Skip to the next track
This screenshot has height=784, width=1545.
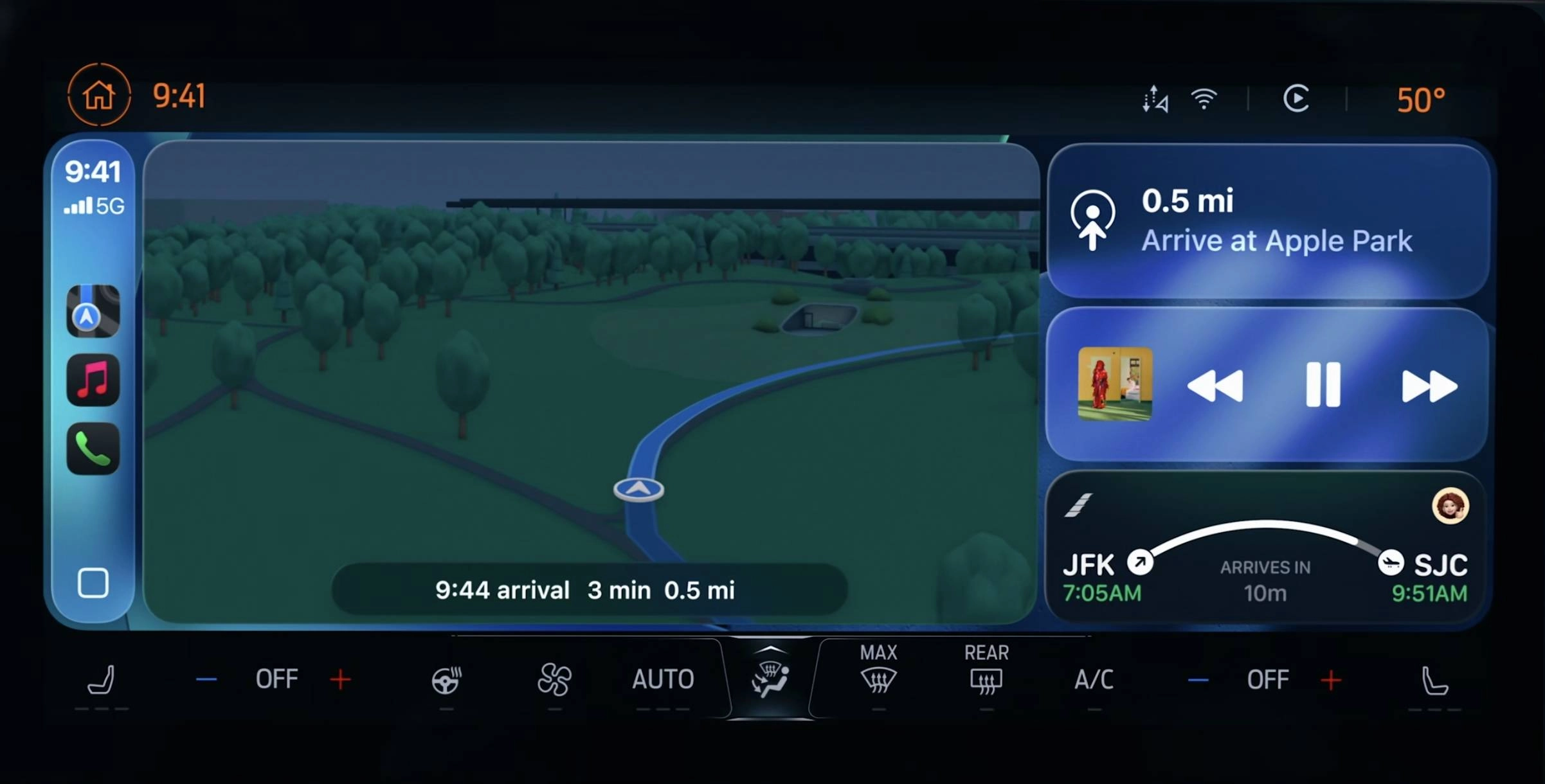point(1429,386)
